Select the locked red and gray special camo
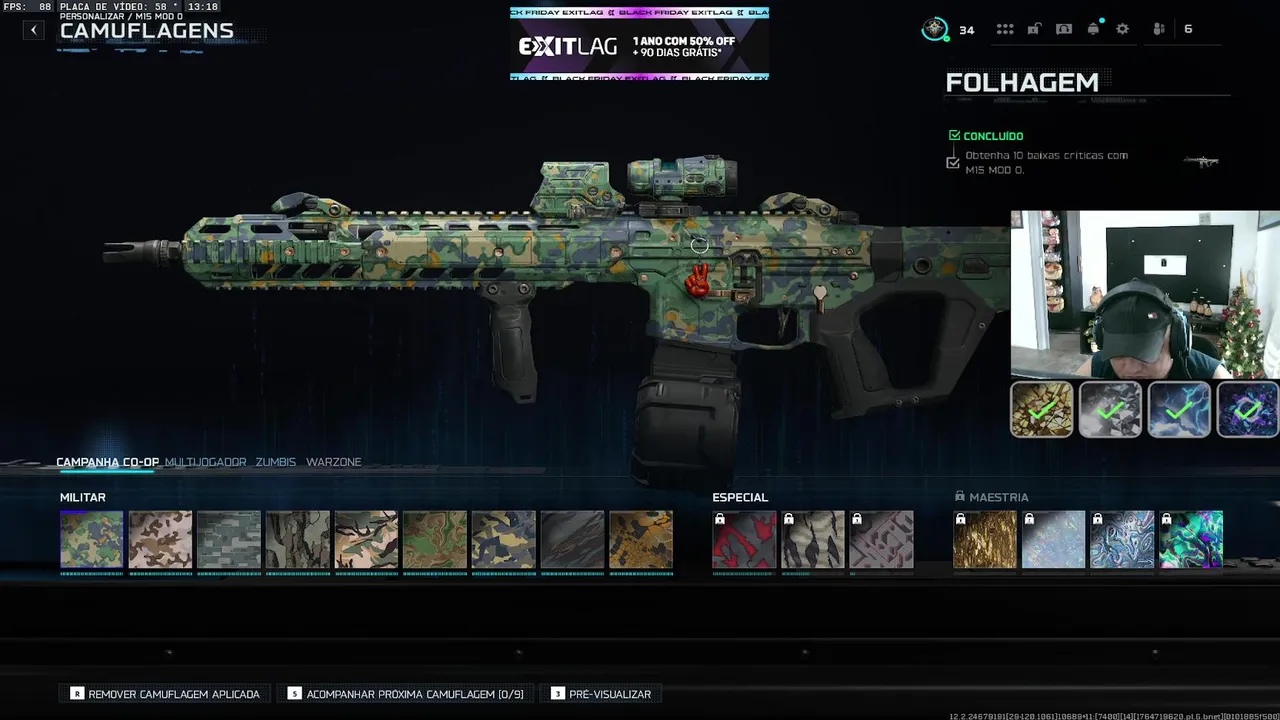The image size is (1280, 720). (744, 540)
